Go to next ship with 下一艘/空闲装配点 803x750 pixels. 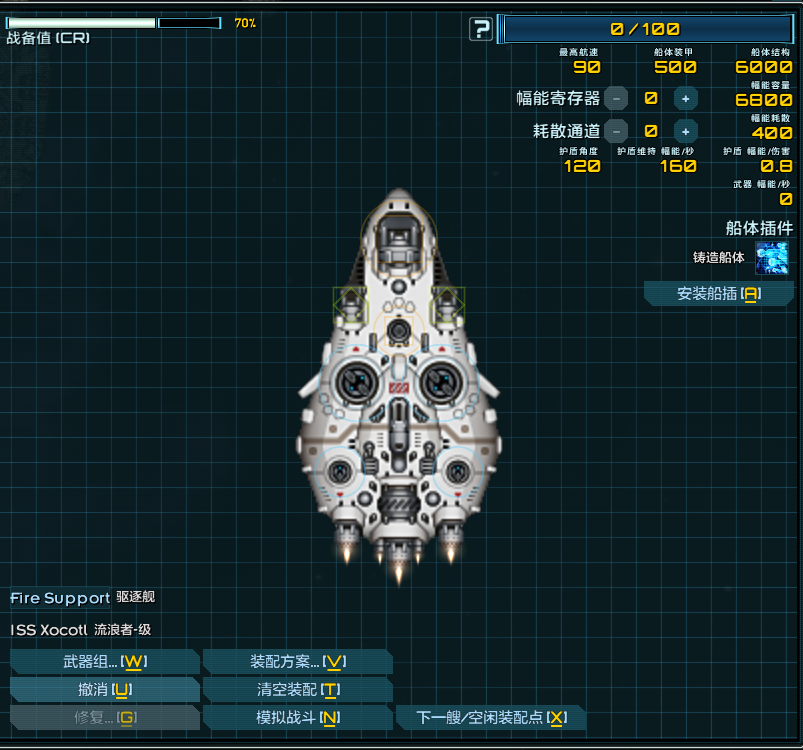[x=490, y=718]
